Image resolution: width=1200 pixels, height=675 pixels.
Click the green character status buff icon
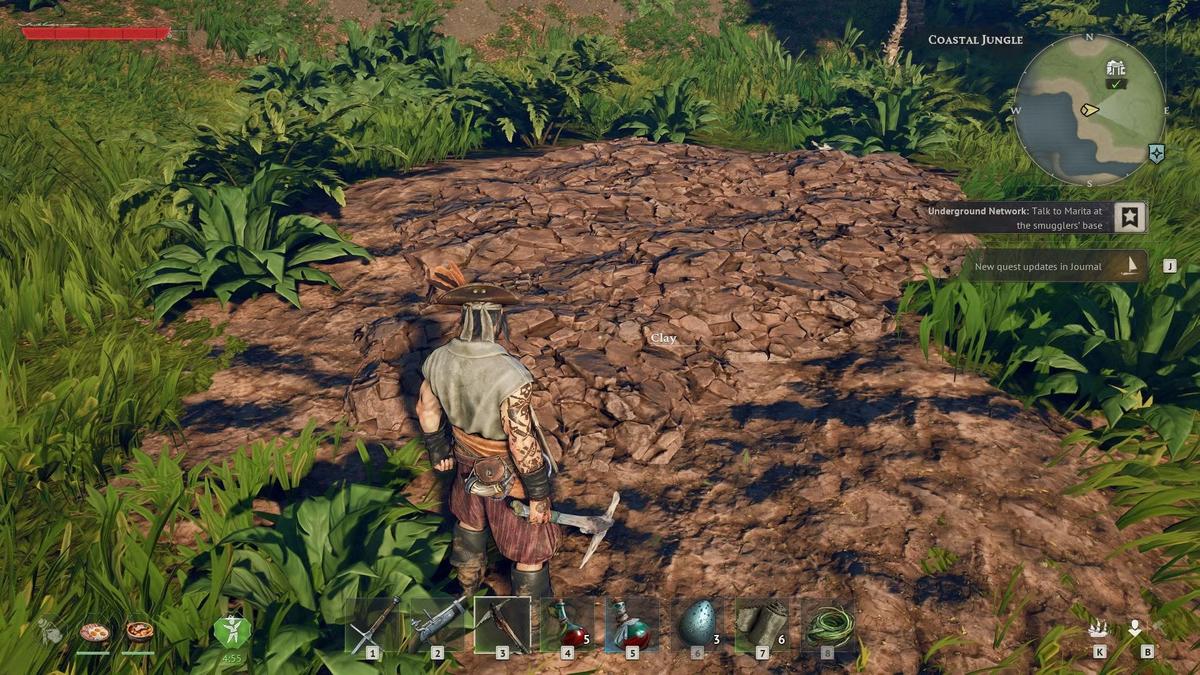point(232,632)
